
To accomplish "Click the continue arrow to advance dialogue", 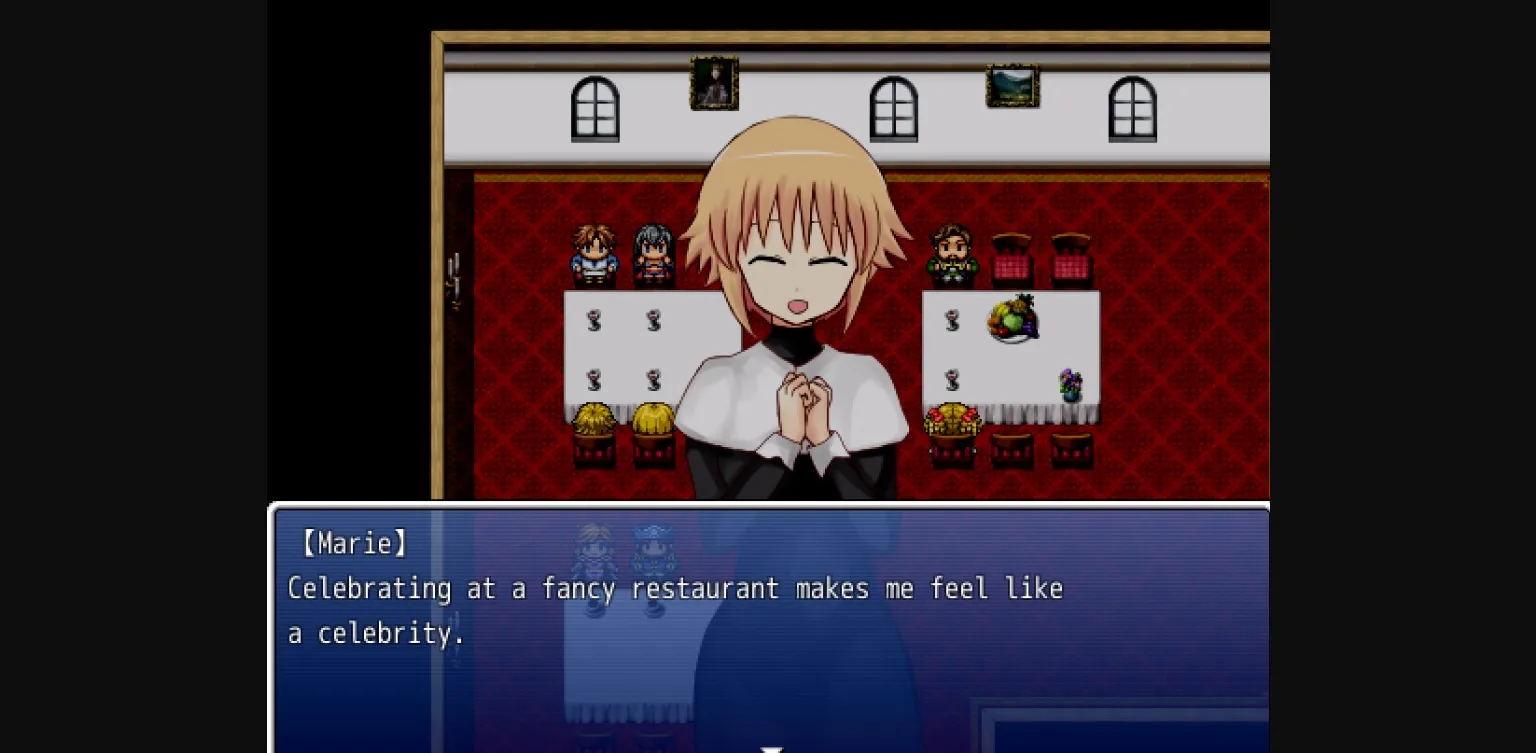I will pyautogui.click(x=770, y=747).
